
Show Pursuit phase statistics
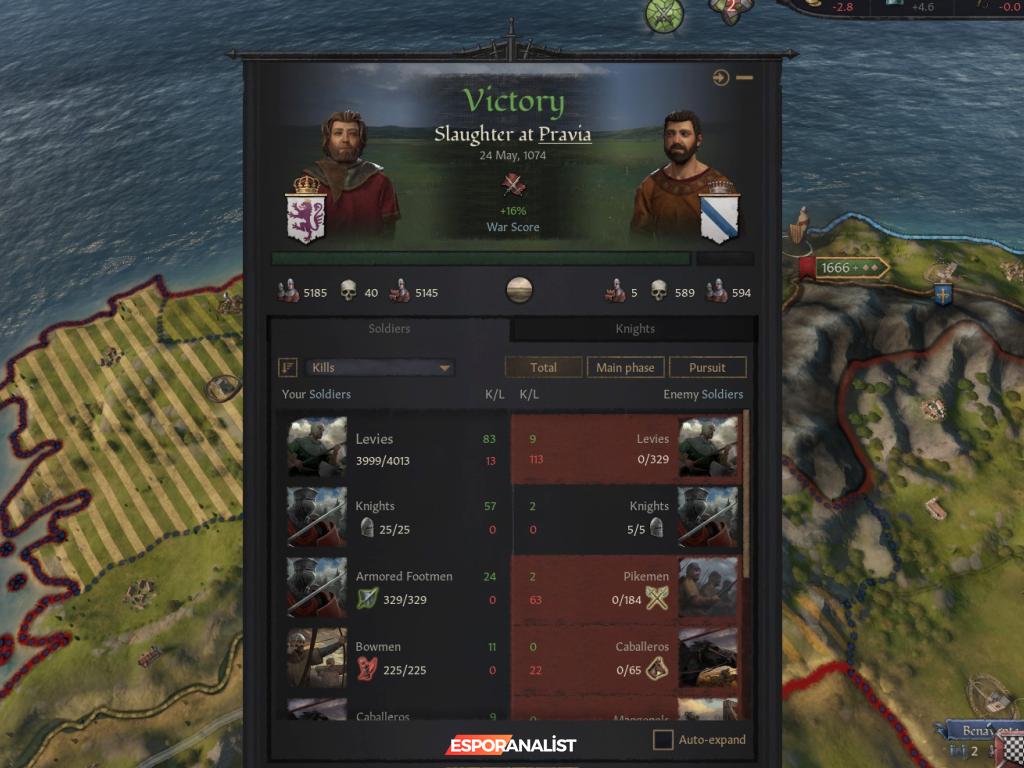pos(707,368)
